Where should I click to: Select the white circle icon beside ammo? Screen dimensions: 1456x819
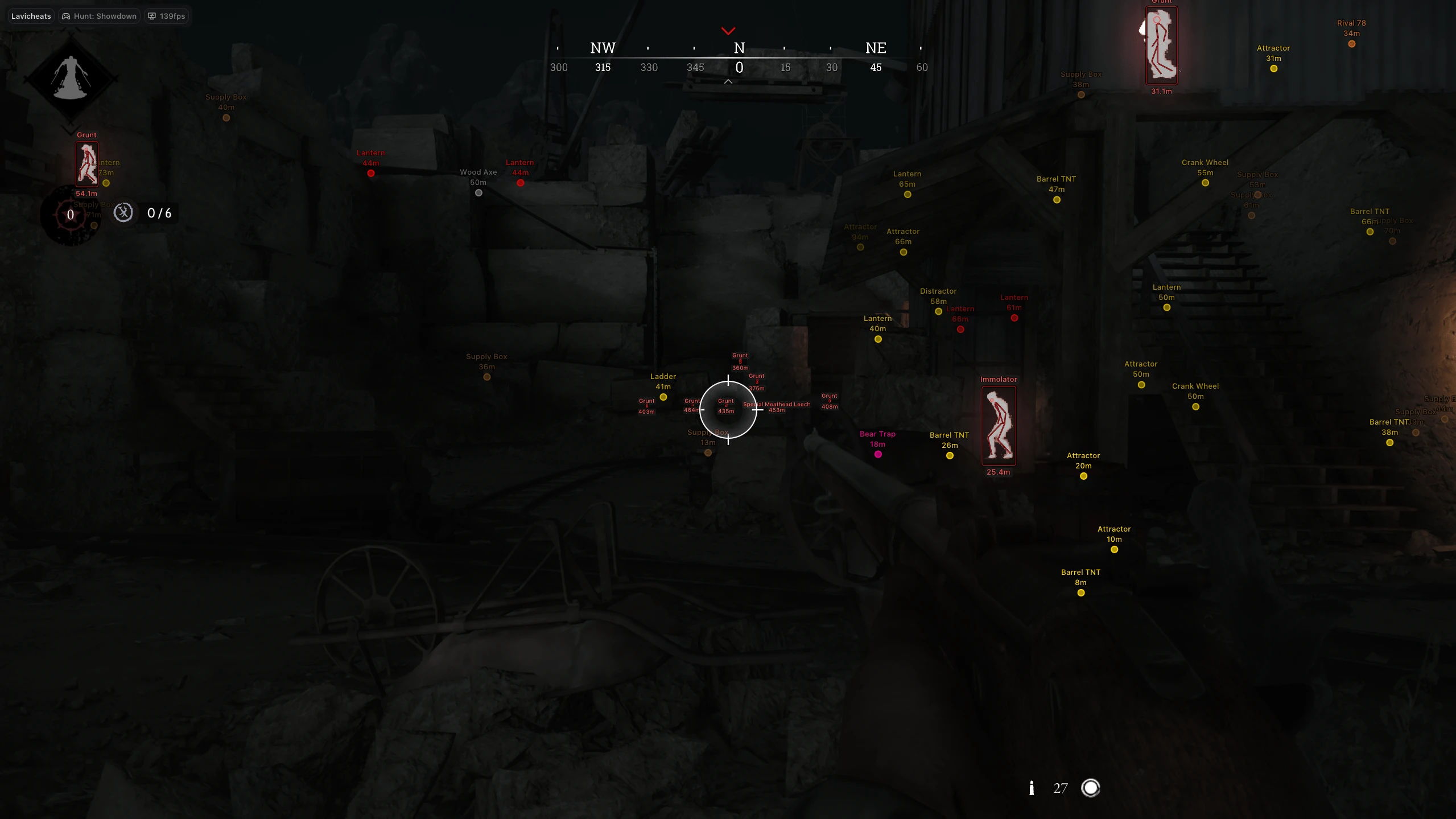pyautogui.click(x=1090, y=788)
